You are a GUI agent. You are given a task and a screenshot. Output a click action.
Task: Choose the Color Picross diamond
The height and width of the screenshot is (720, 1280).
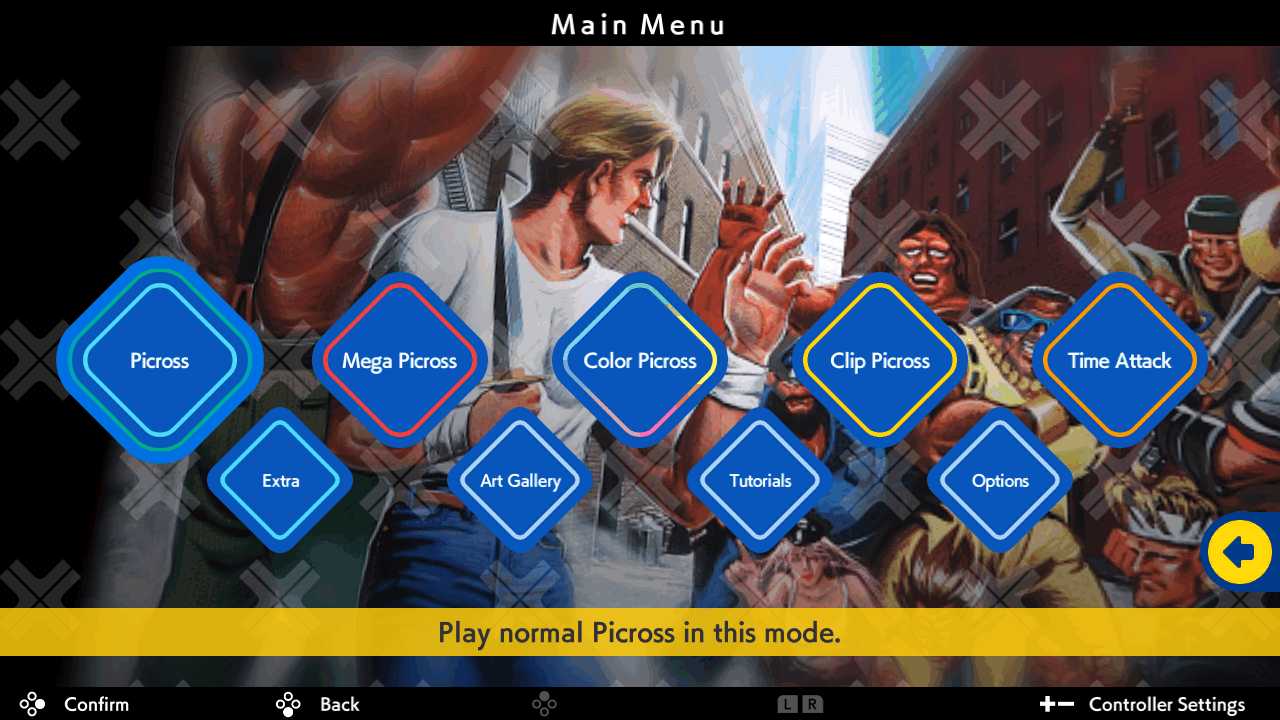(x=640, y=361)
